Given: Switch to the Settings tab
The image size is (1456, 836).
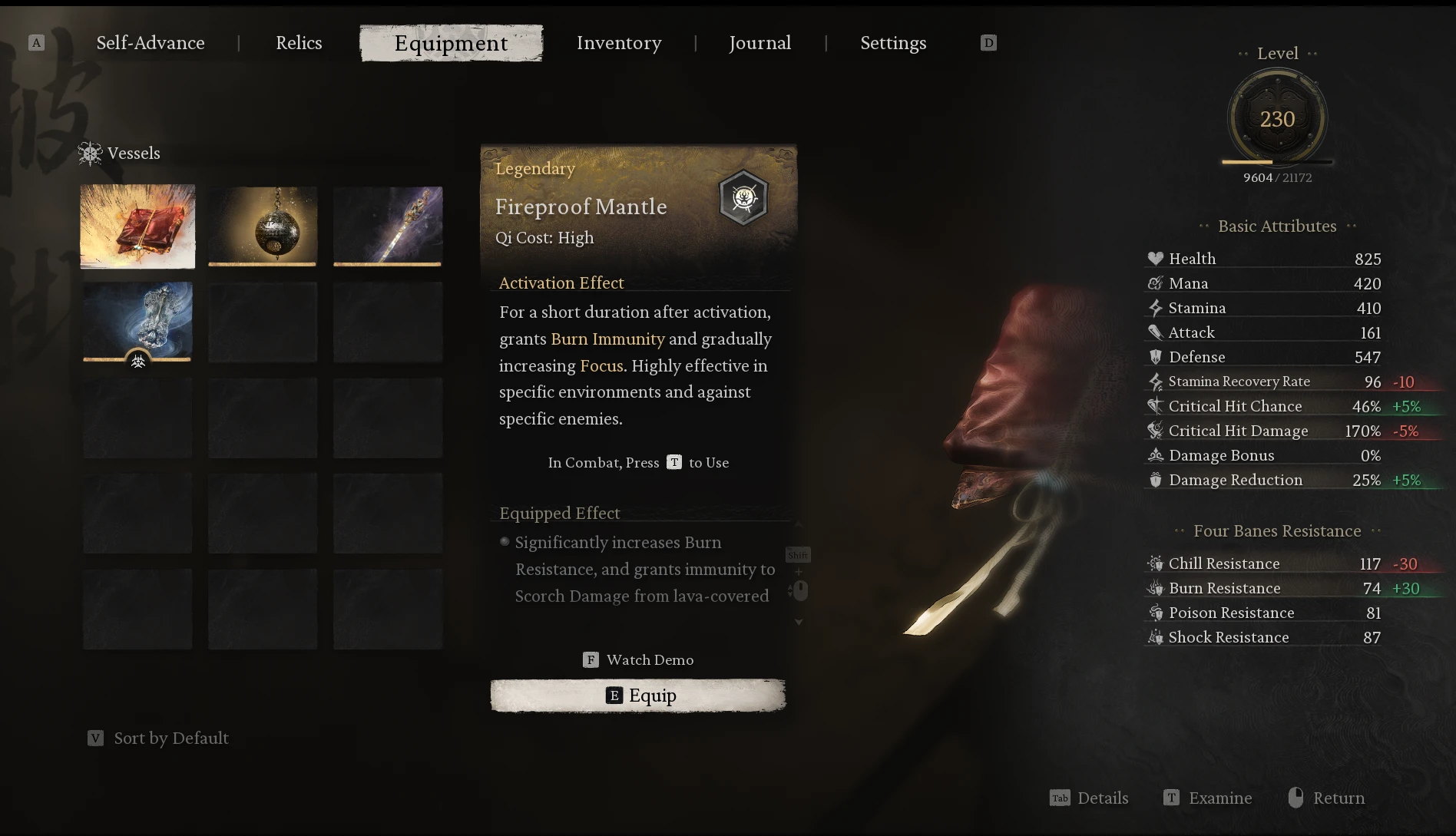Looking at the screenshot, I should click(893, 43).
